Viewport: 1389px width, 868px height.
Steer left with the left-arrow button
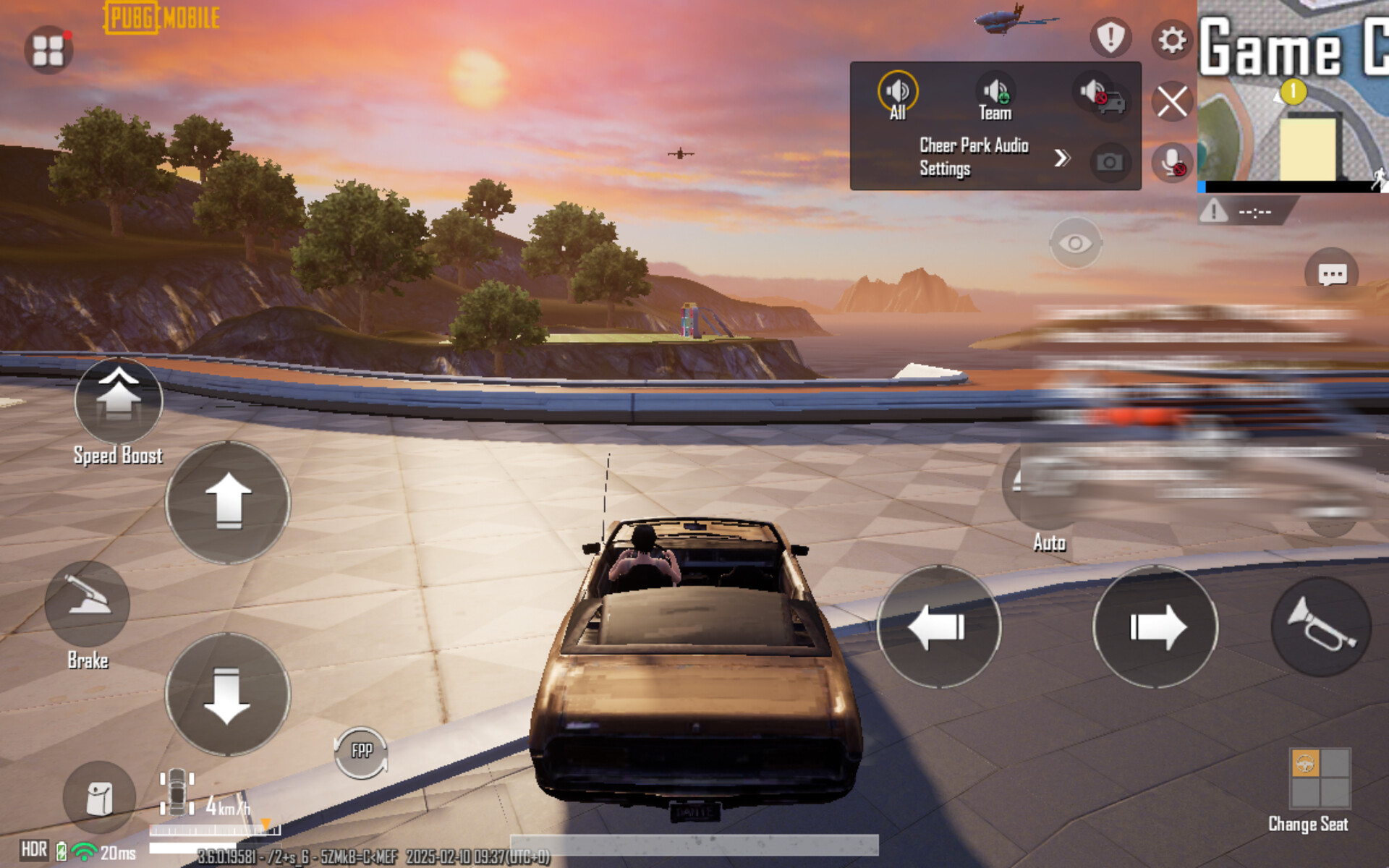pyautogui.click(x=938, y=626)
